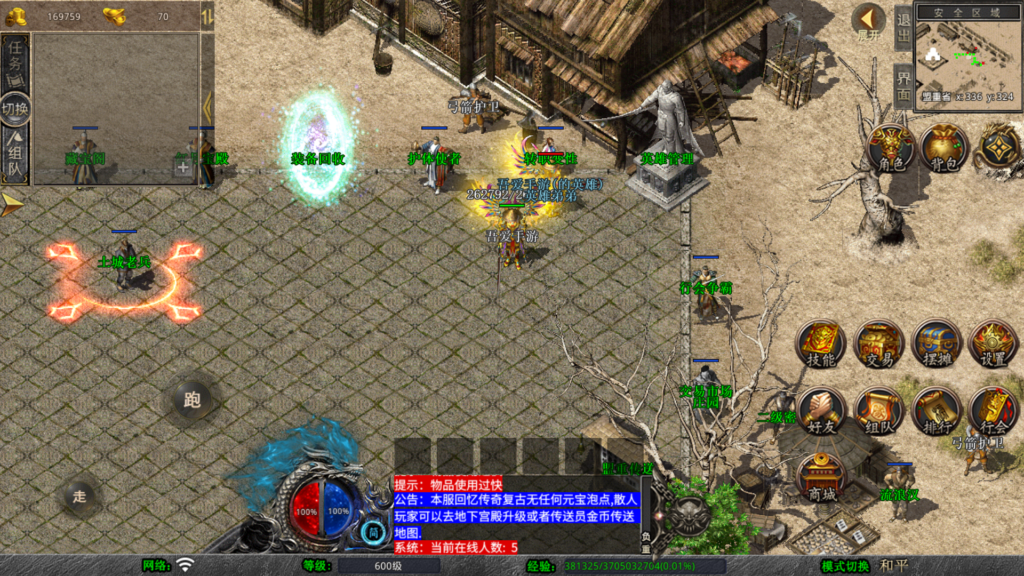Switch to the 任务 quest tab

coord(16,63)
